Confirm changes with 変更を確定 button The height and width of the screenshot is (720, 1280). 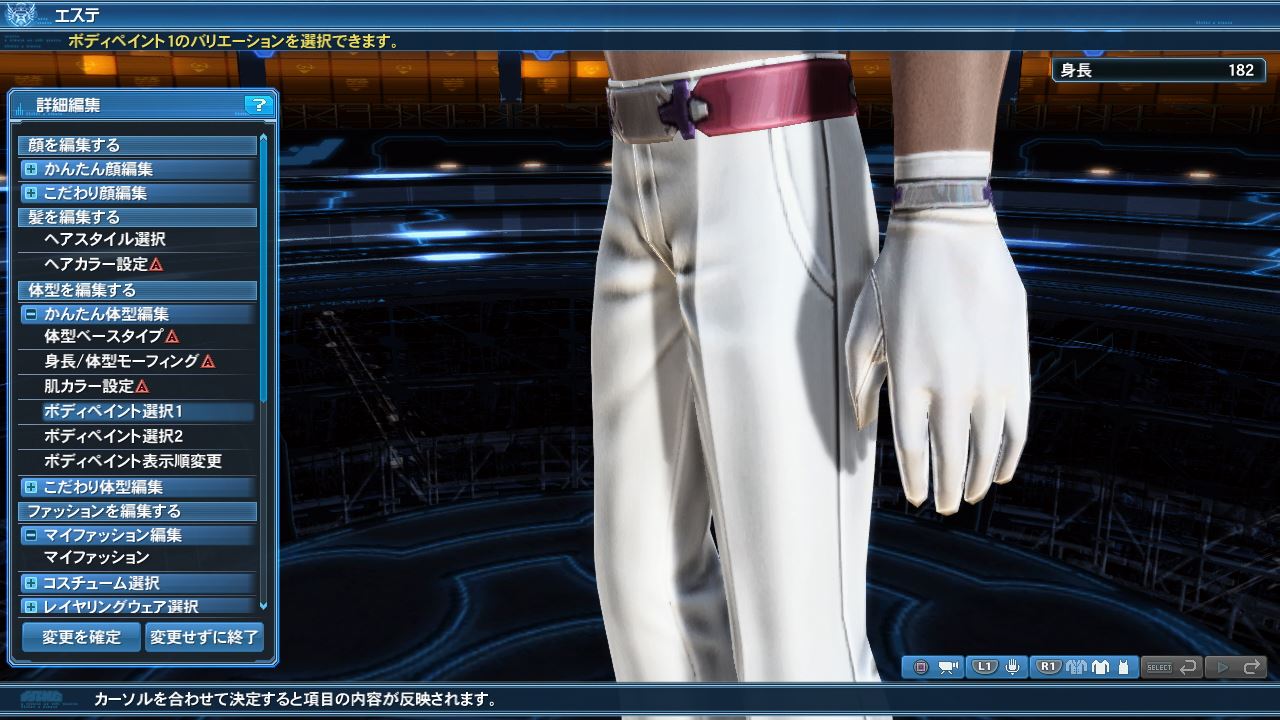pos(81,637)
